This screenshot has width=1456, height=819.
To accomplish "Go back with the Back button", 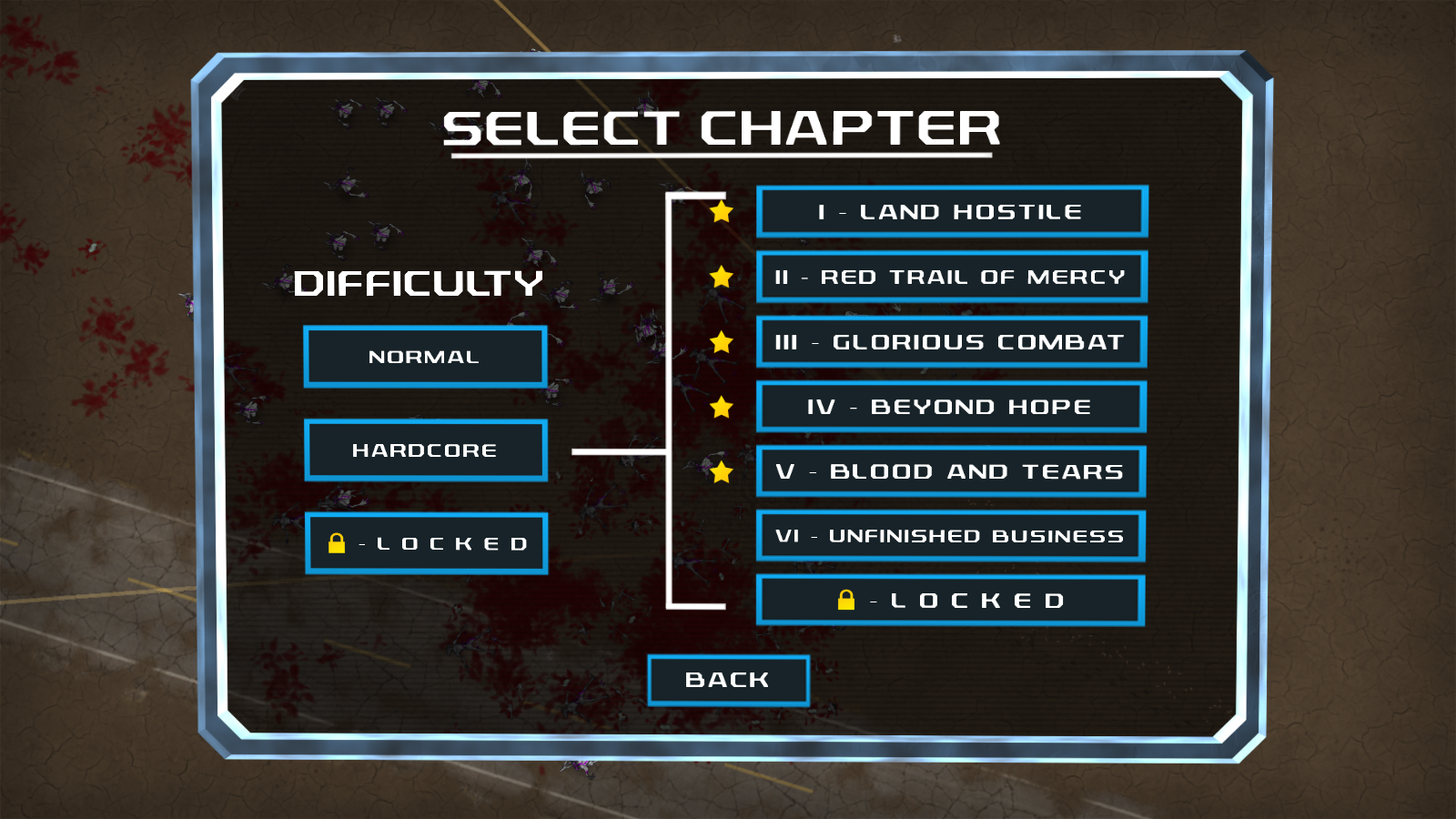I will pyautogui.click(x=728, y=680).
